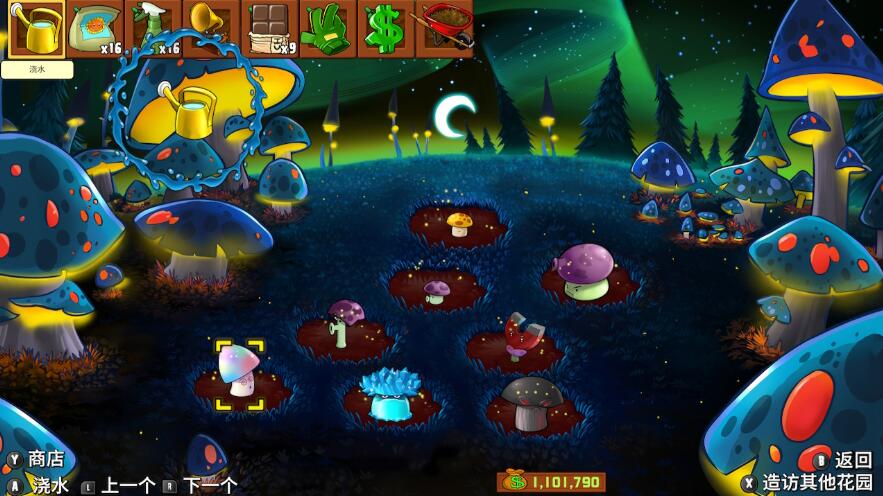Select the chocolate bar item

pyautogui.click(x=269, y=29)
